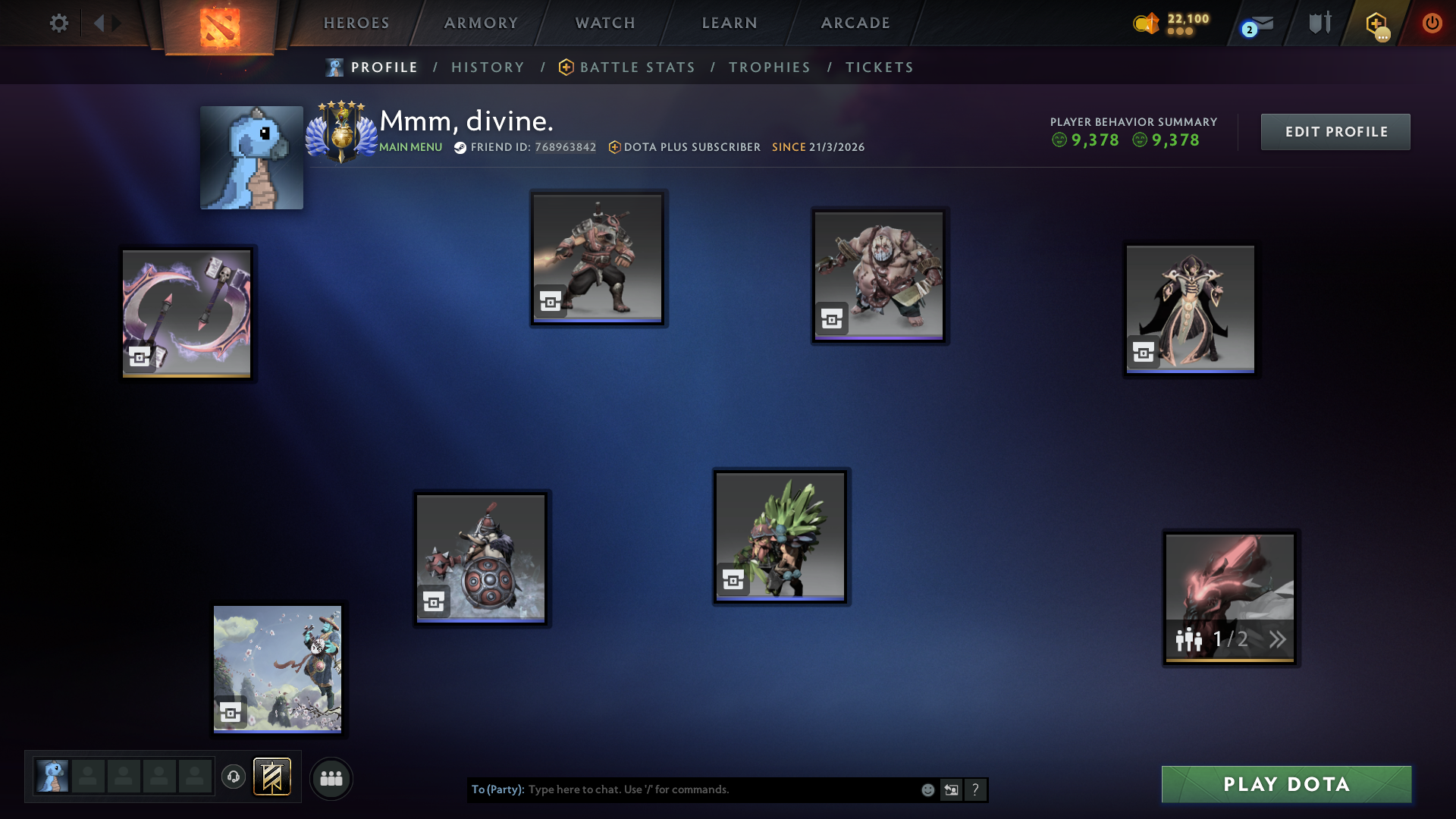
Task: Click the EDIT PROFILE button
Action: pos(1335,131)
